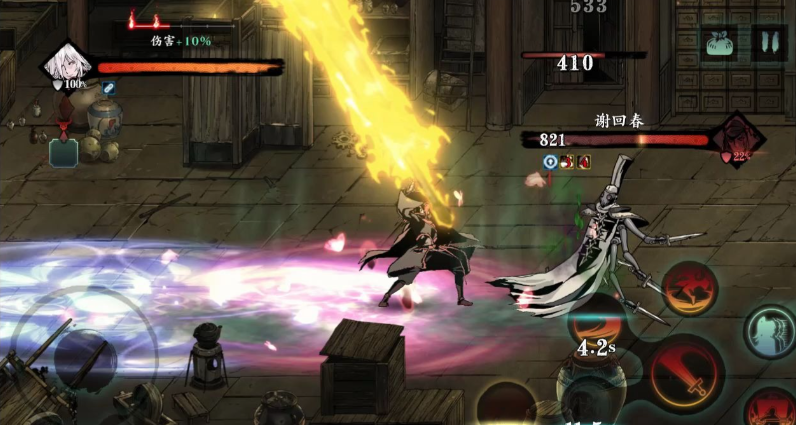Tap the skill on 4.2s cooldown
Viewport: 796px width, 425px height.
[598, 335]
